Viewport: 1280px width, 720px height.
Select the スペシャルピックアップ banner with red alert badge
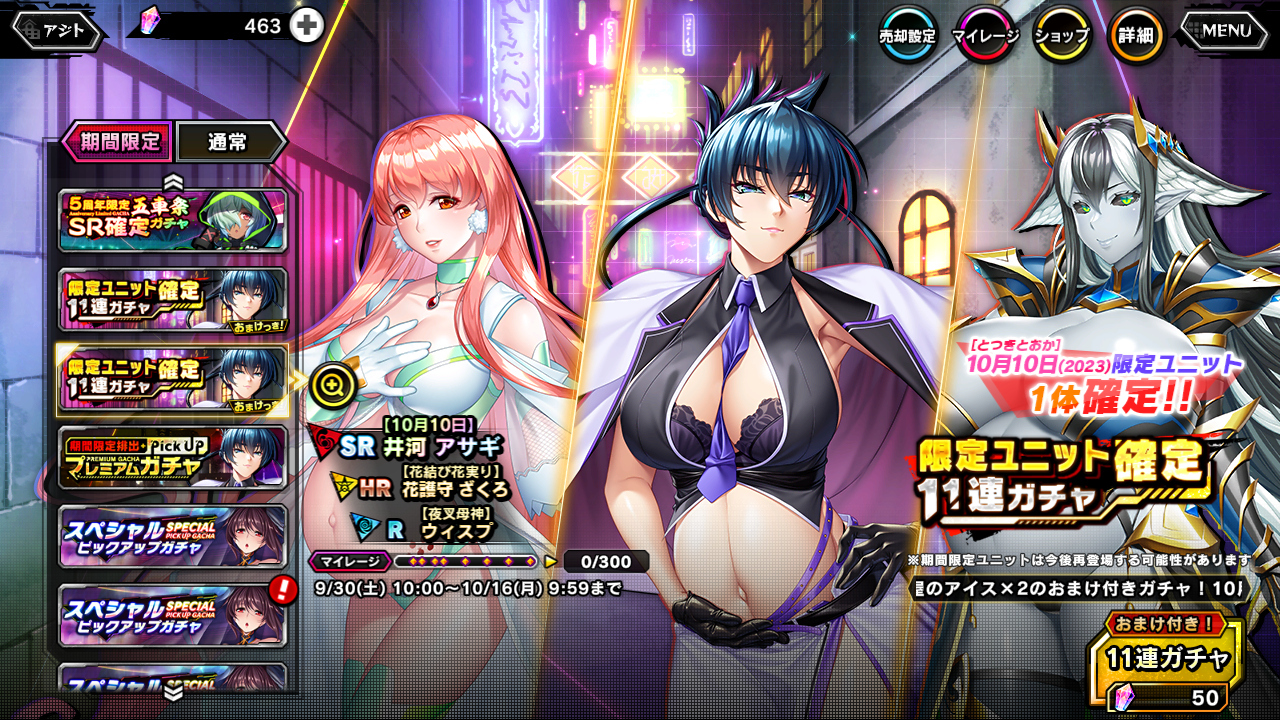173,614
